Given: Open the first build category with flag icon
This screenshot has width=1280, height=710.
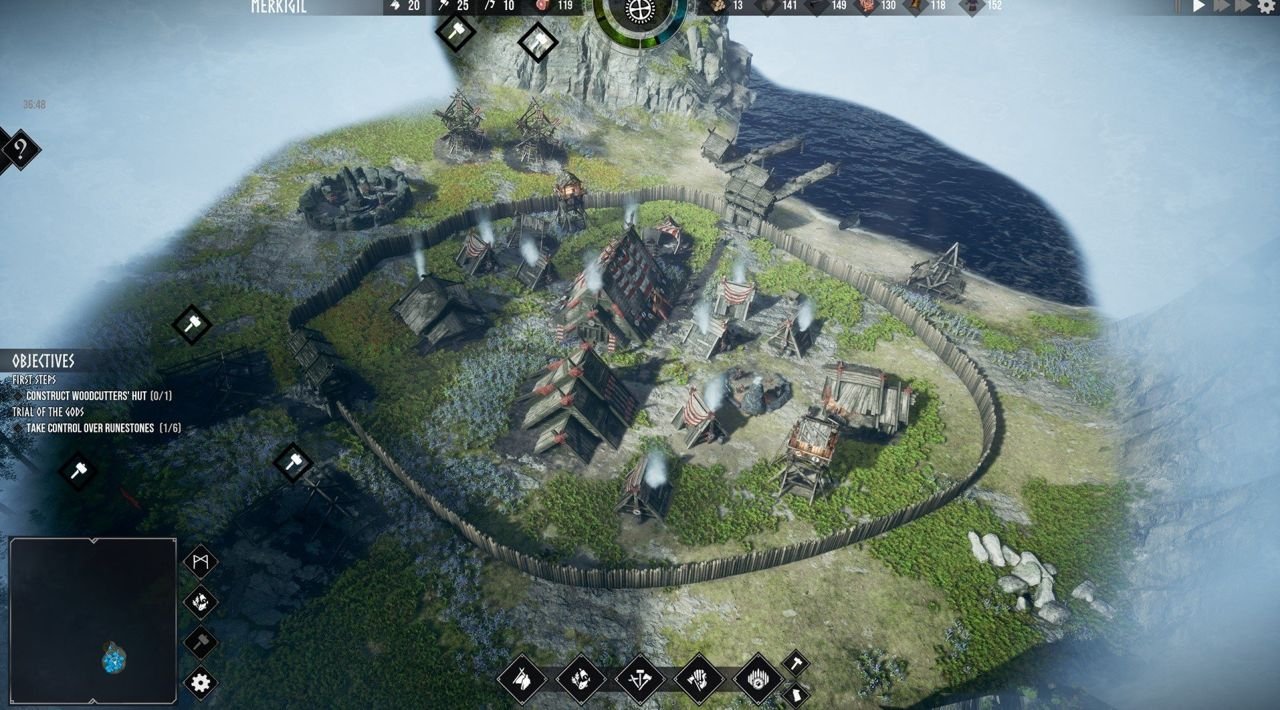Looking at the screenshot, I should [522, 680].
